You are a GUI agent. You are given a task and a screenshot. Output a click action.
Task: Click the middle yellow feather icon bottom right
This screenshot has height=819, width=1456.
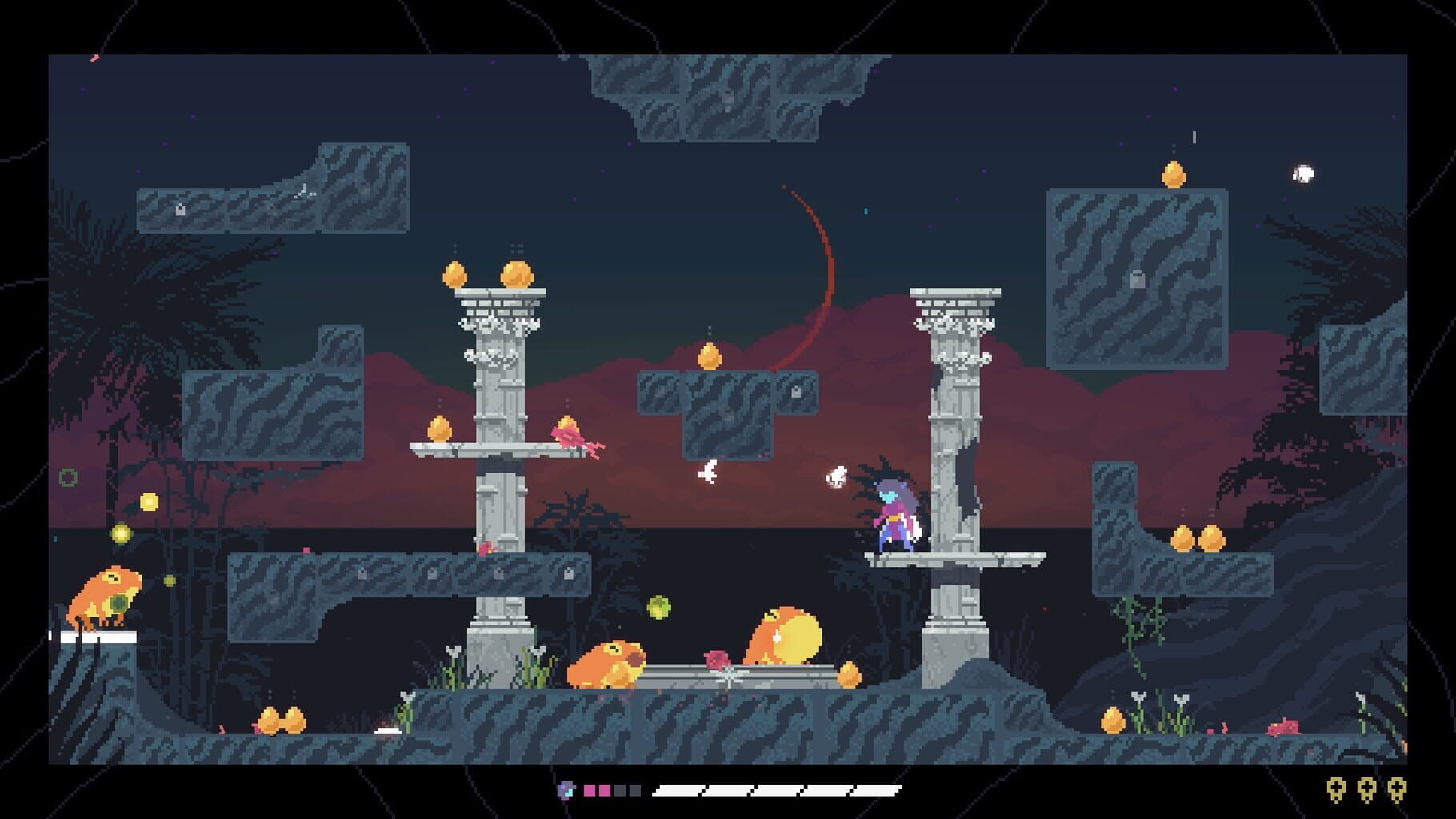point(1367,789)
